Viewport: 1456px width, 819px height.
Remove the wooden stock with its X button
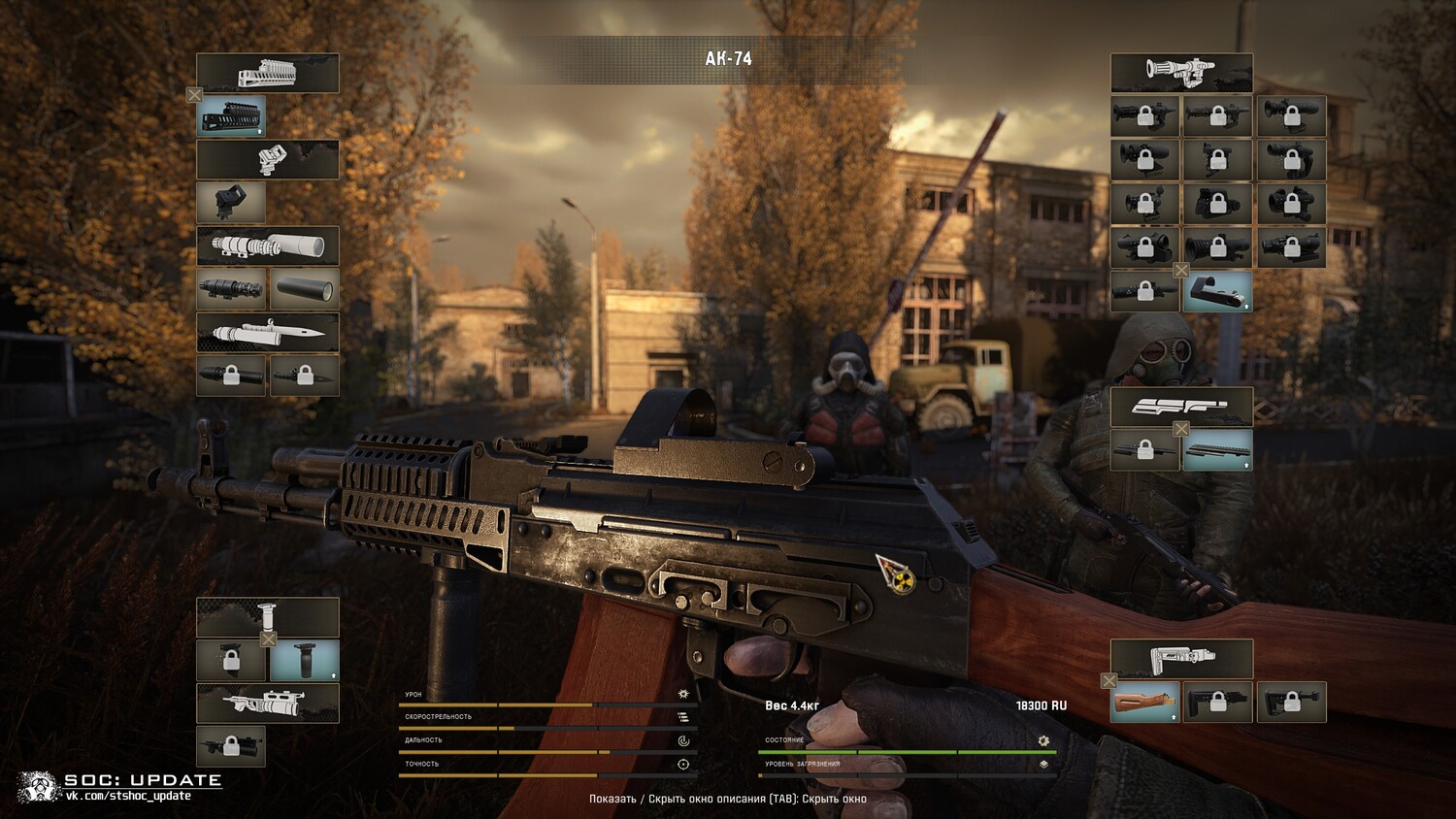click(x=1109, y=681)
